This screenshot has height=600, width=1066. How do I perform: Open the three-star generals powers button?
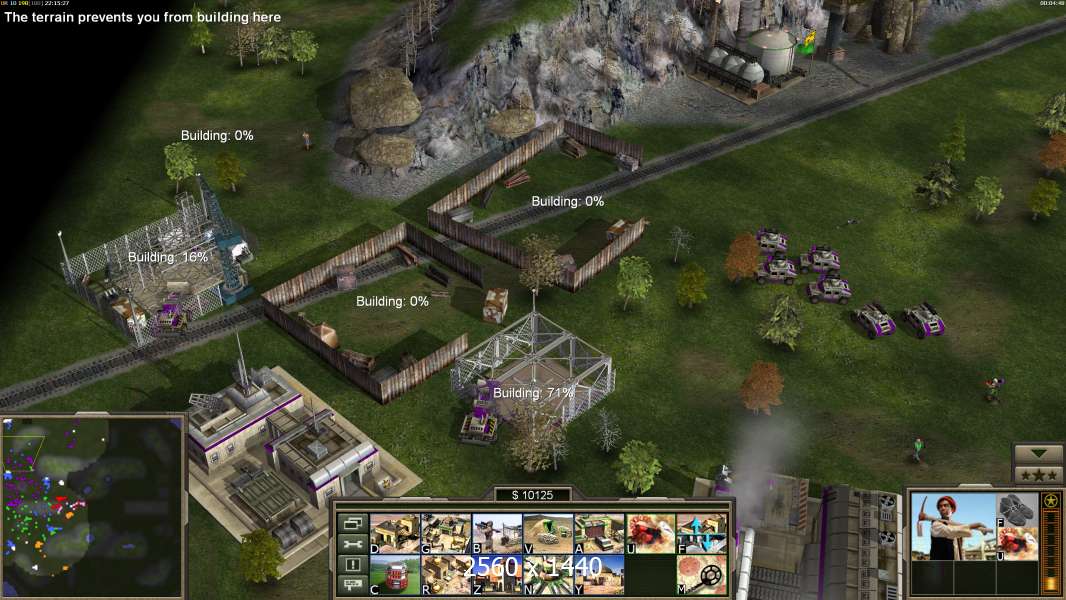1037,474
